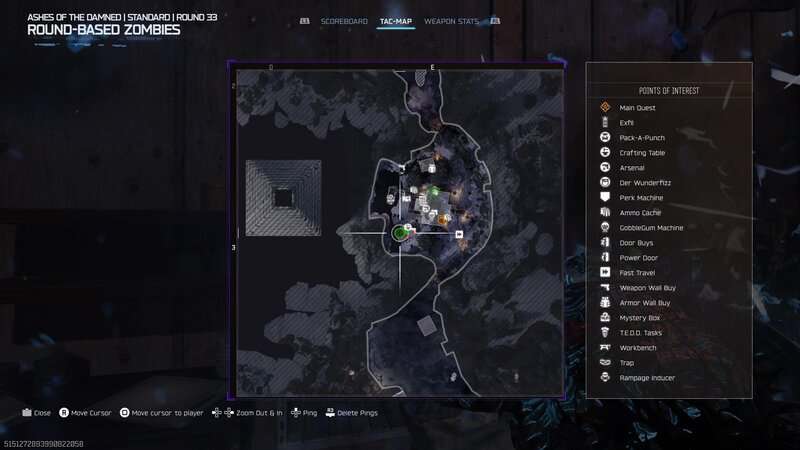
Task: Select the green player marker on the map
Action: [400, 233]
